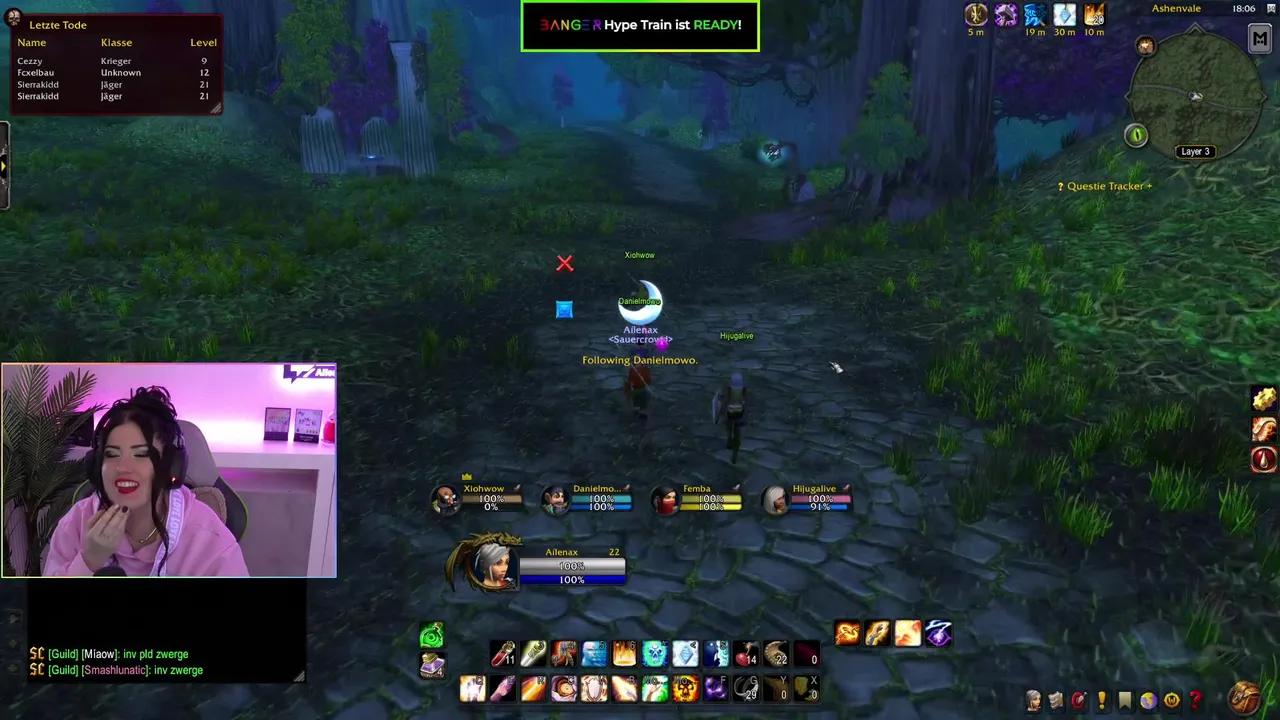Image resolution: width=1280 pixels, height=720 pixels.
Task: Open the Guild & Friends bookmark micro menu
Action: (1124, 700)
